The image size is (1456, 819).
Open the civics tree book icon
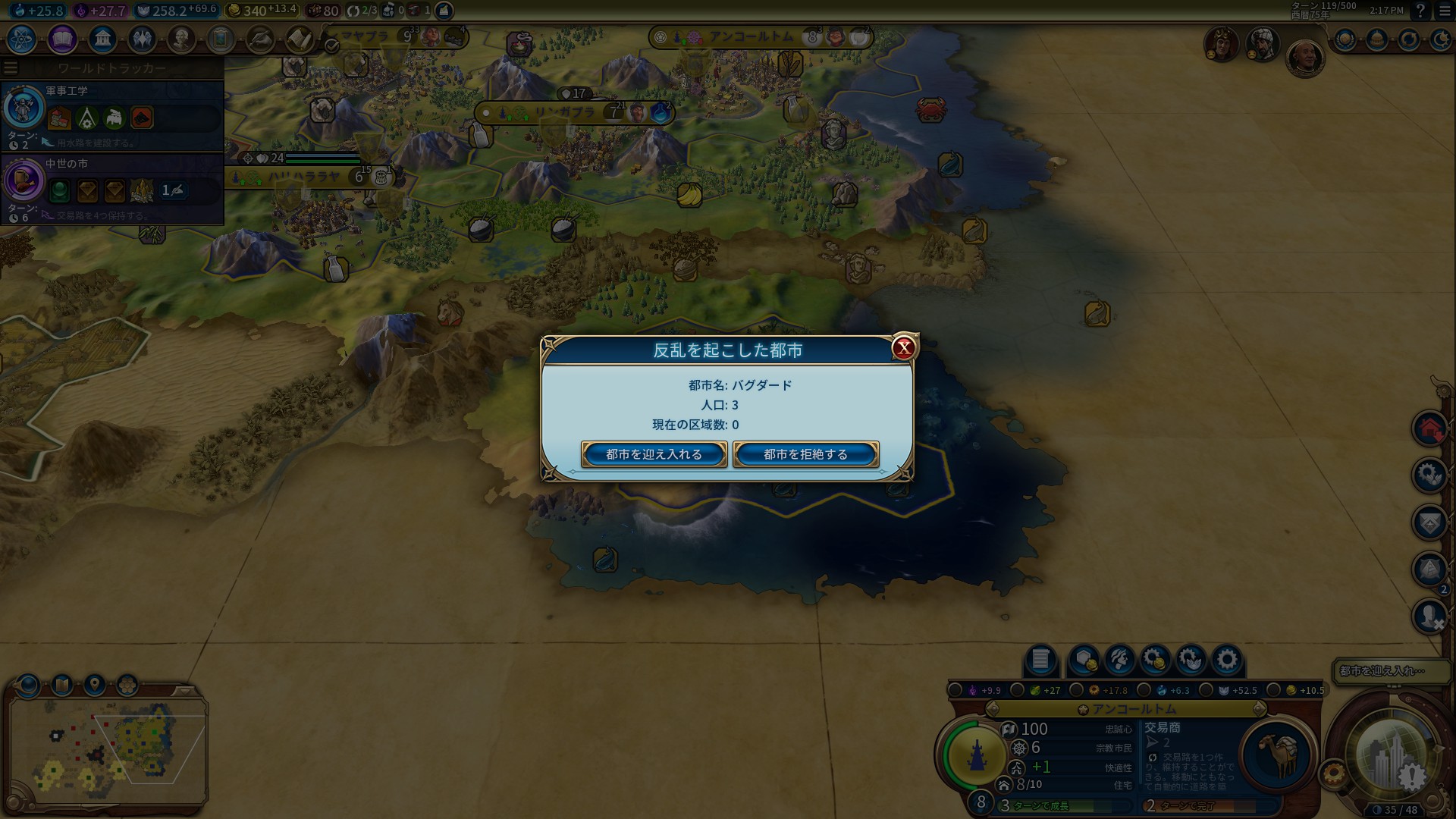pyautogui.click(x=62, y=39)
